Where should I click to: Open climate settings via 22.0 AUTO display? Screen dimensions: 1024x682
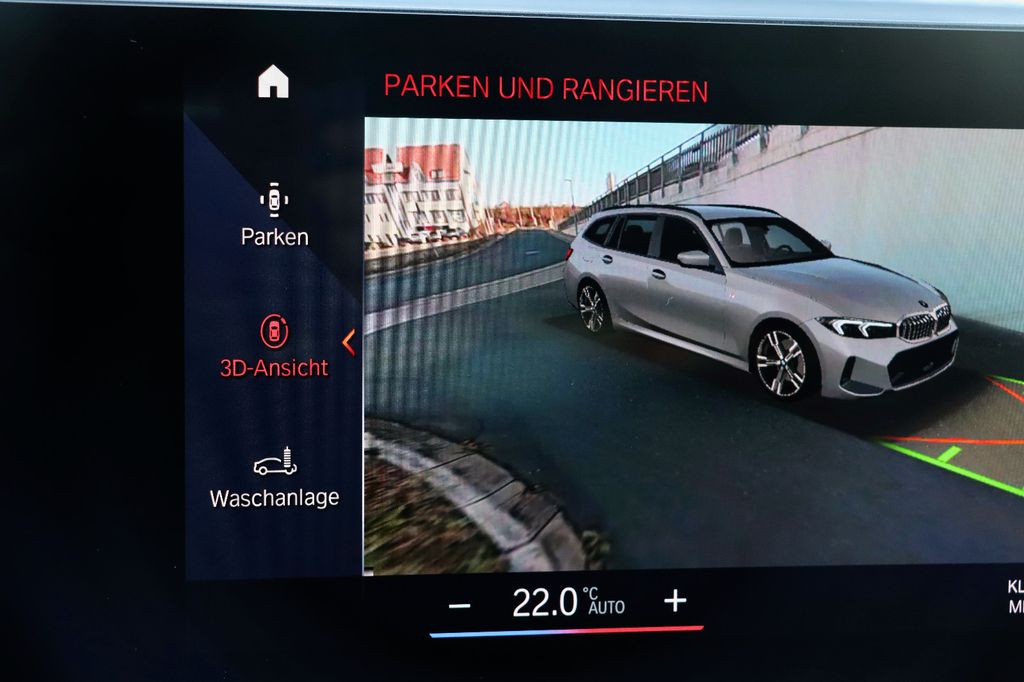(567, 602)
